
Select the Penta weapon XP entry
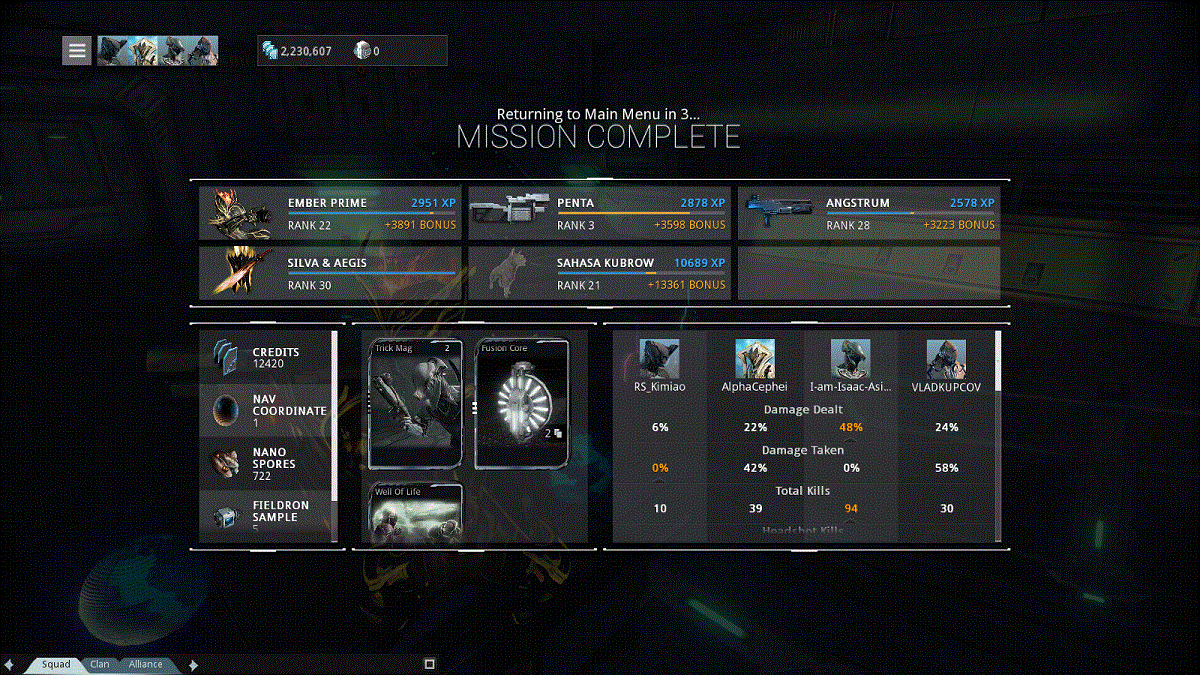point(599,213)
